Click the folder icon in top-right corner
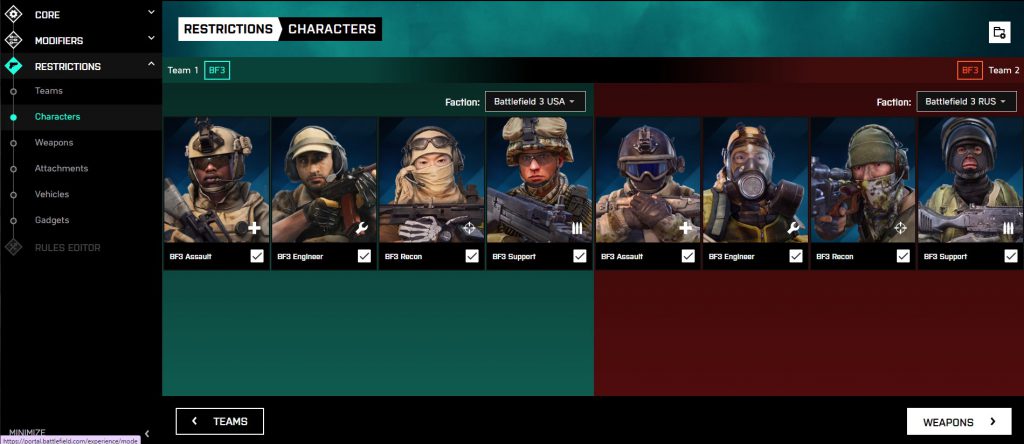Viewport: 1024px width, 444px height. 998,32
